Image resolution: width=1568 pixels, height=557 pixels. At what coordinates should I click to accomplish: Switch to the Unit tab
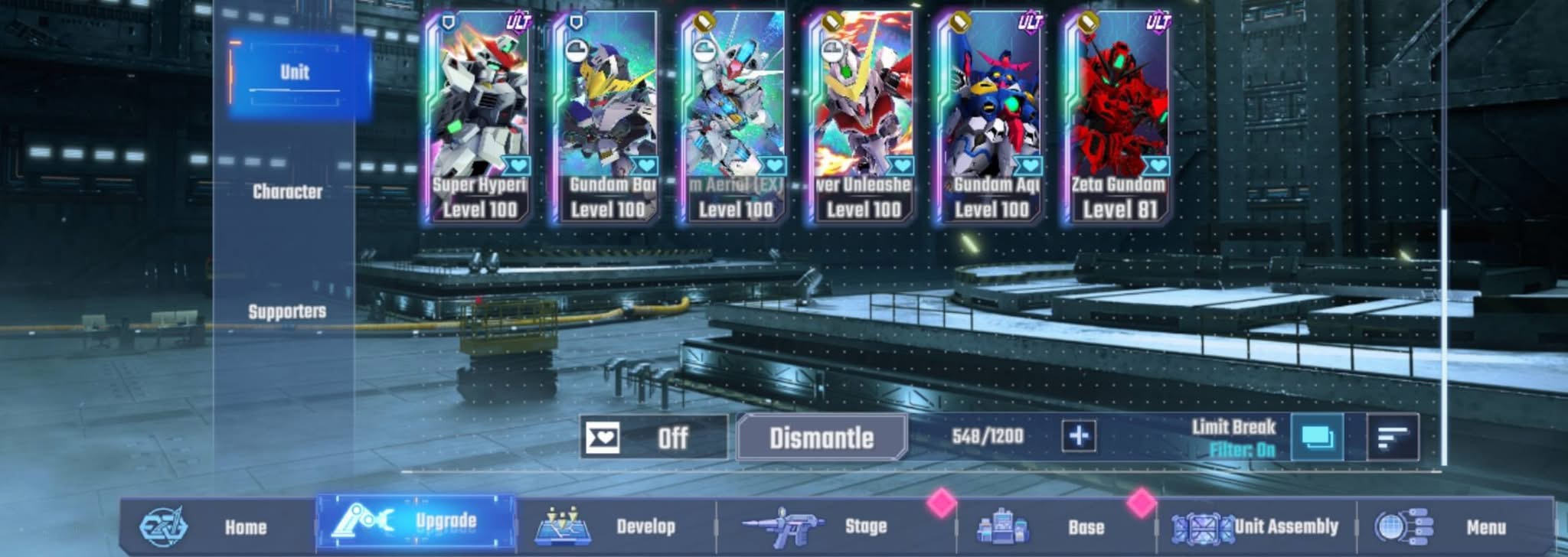tap(296, 73)
